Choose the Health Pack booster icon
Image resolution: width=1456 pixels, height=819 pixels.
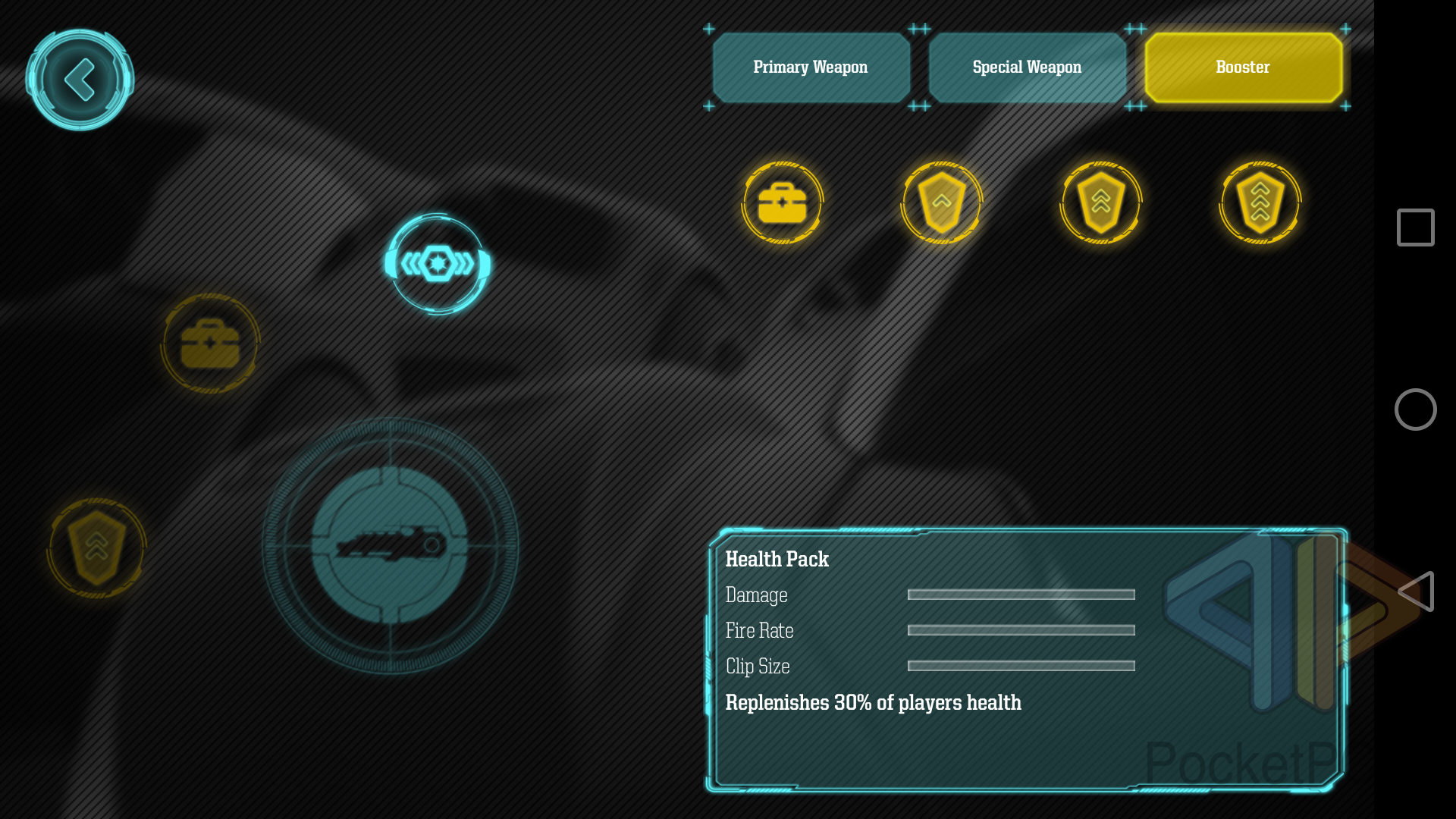point(783,202)
